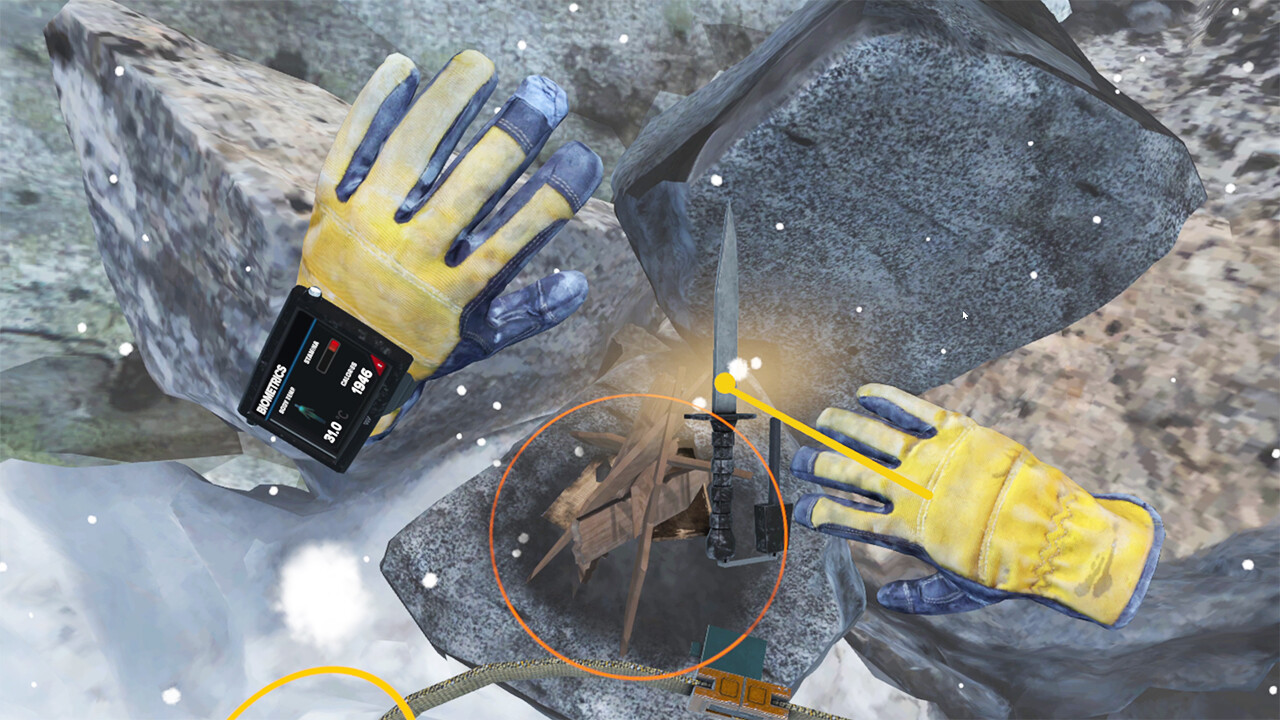Toggle the teal flap on the backpack
The image size is (1280, 720).
pyautogui.click(x=720, y=640)
